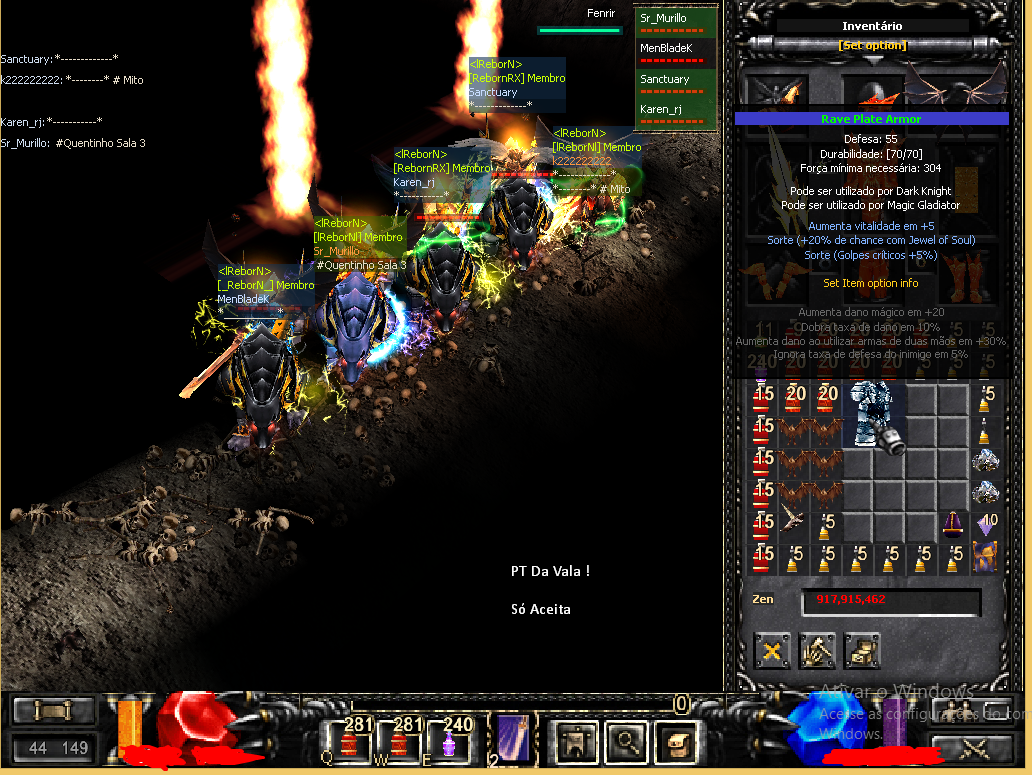Viewport: 1032px width, 775px height.
Task: Open the personal store chest button
Action: pyautogui.click(x=861, y=650)
